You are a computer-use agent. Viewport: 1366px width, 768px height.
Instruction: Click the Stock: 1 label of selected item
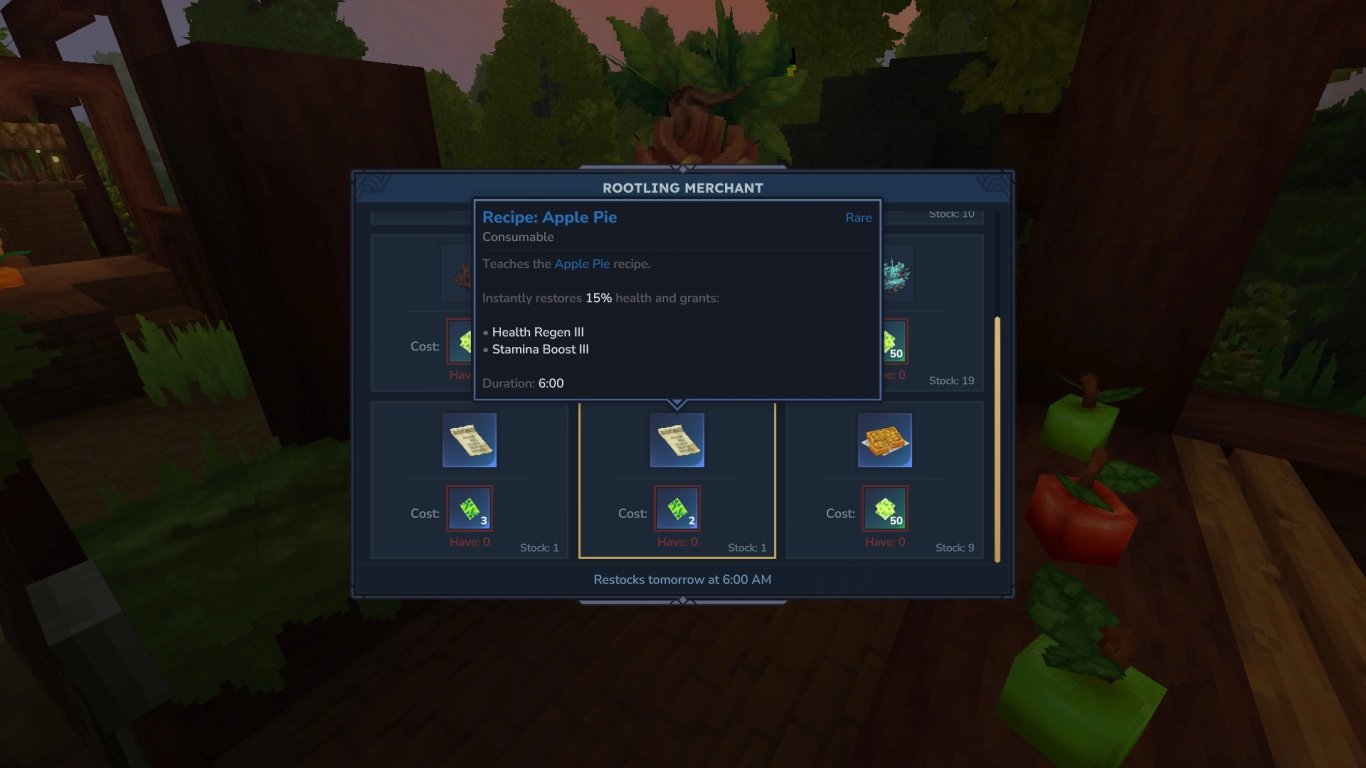click(745, 547)
